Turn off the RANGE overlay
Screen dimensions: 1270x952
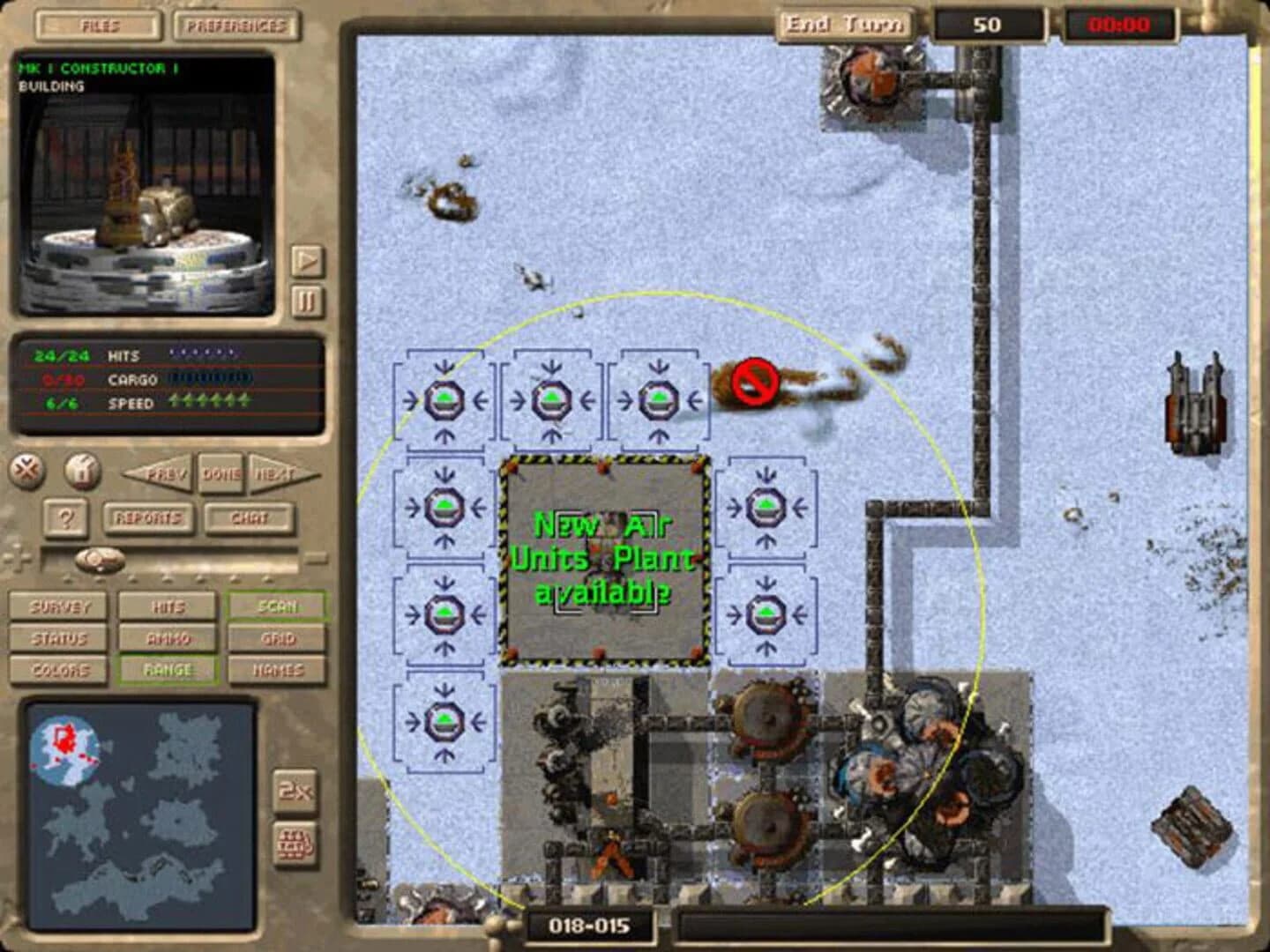168,670
